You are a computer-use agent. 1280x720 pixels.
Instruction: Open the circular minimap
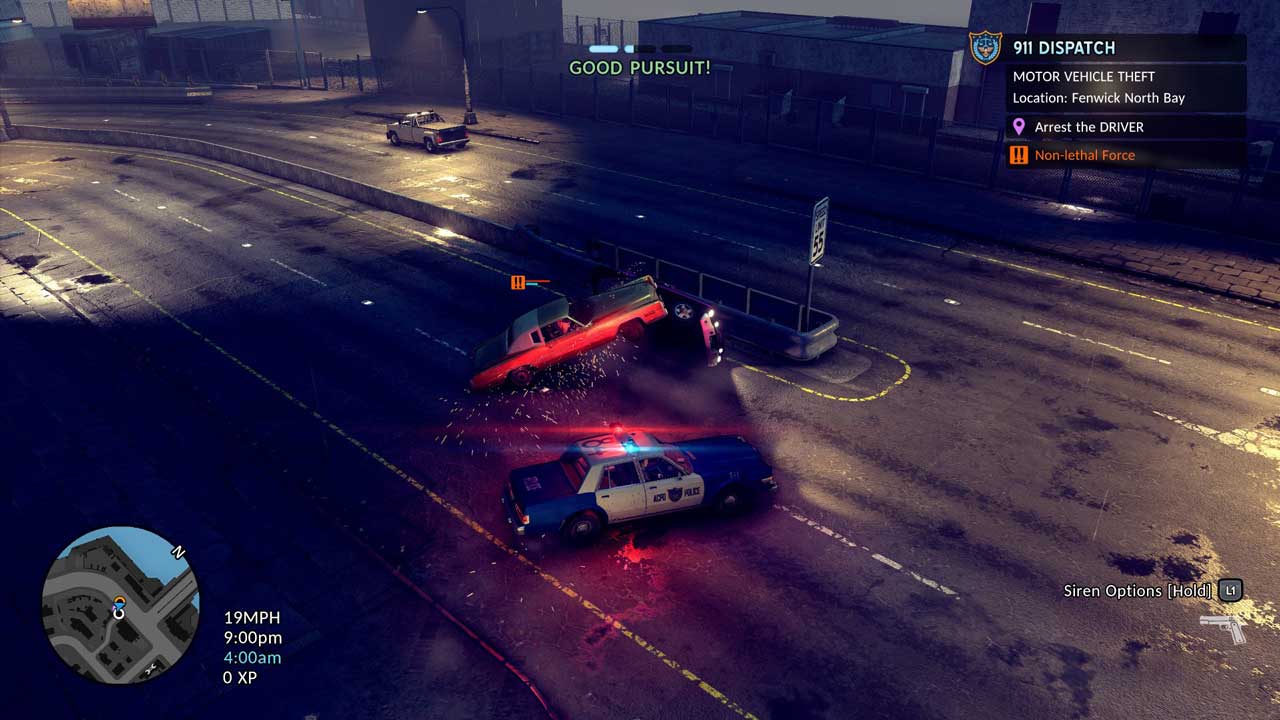pos(120,607)
